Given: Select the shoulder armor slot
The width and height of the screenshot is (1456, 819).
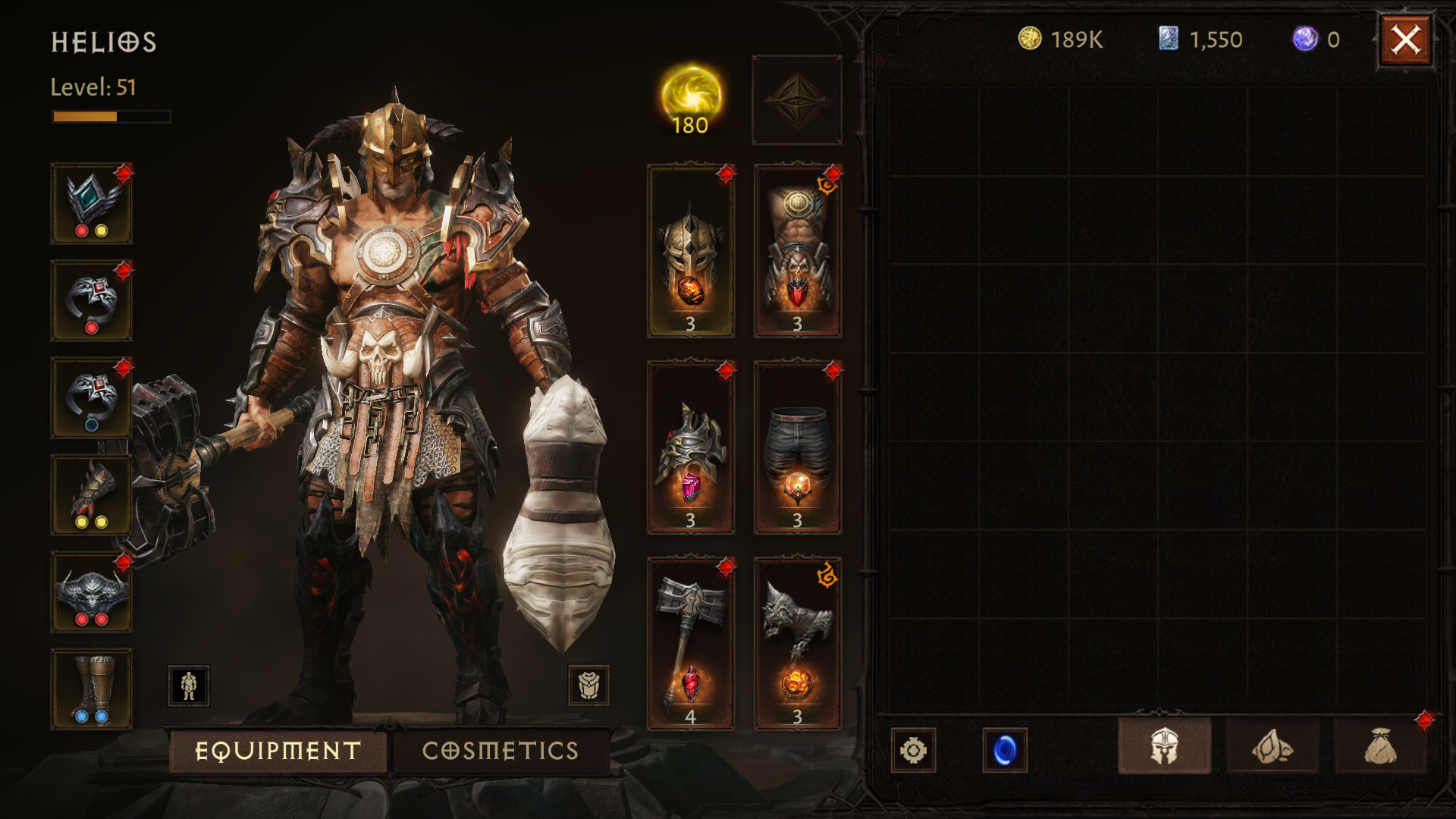Looking at the screenshot, I should click(x=690, y=447).
